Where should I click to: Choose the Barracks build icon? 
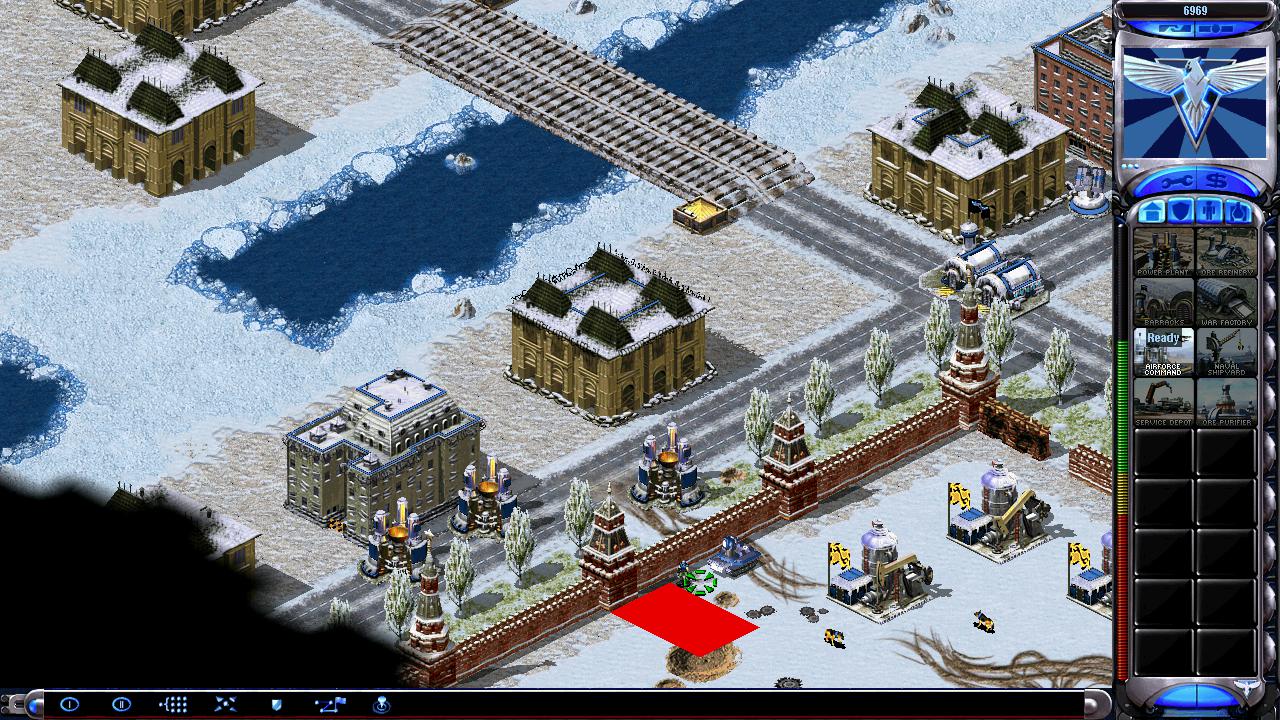tap(1163, 301)
